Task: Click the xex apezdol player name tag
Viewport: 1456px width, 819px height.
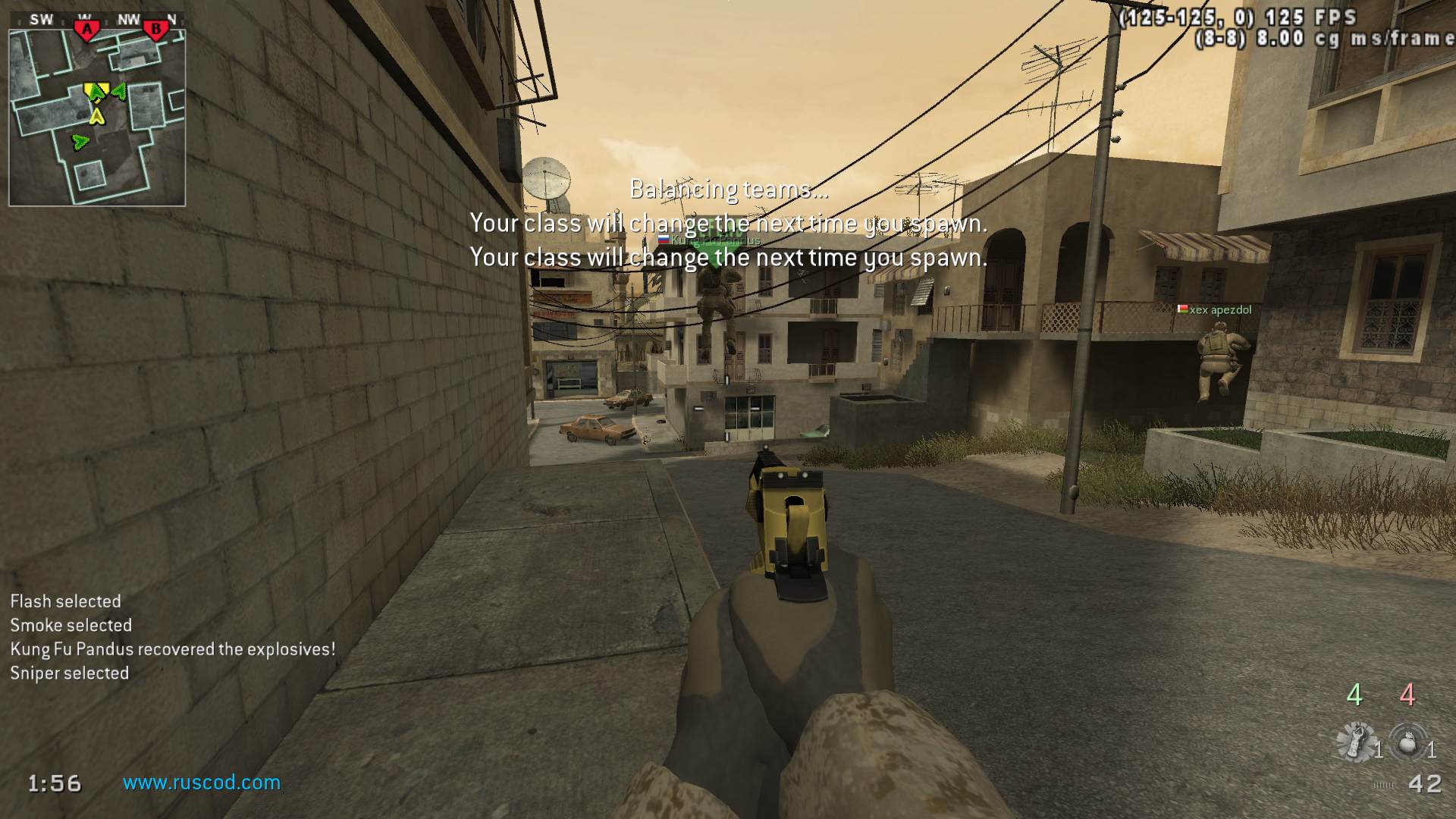Action: pos(1219,309)
